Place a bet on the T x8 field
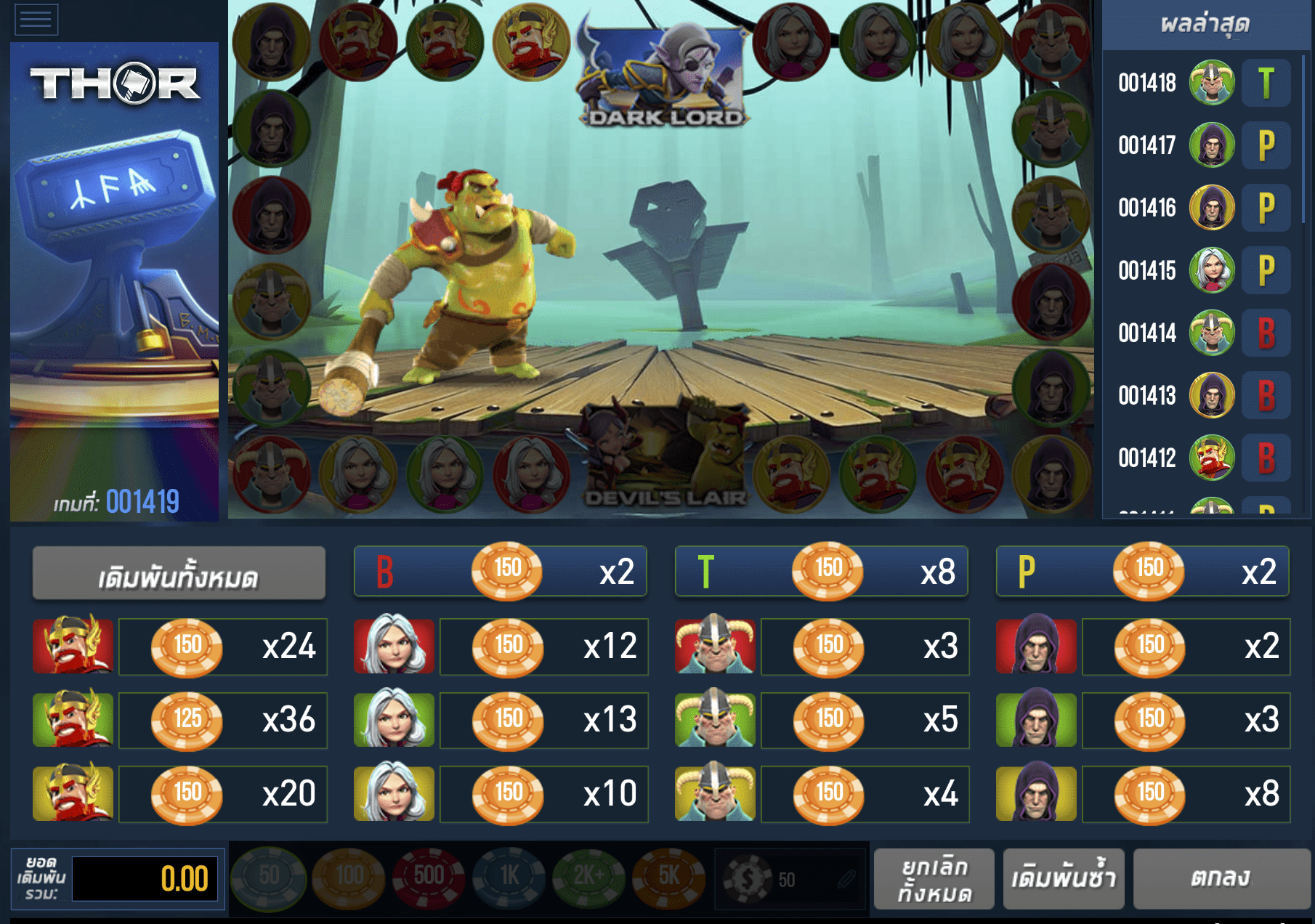This screenshot has width=1315, height=924. coord(821,571)
